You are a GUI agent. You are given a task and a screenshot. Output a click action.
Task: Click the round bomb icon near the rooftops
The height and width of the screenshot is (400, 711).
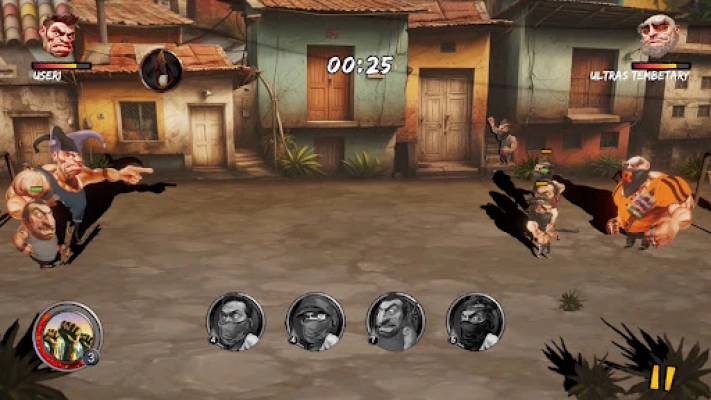click(x=160, y=68)
